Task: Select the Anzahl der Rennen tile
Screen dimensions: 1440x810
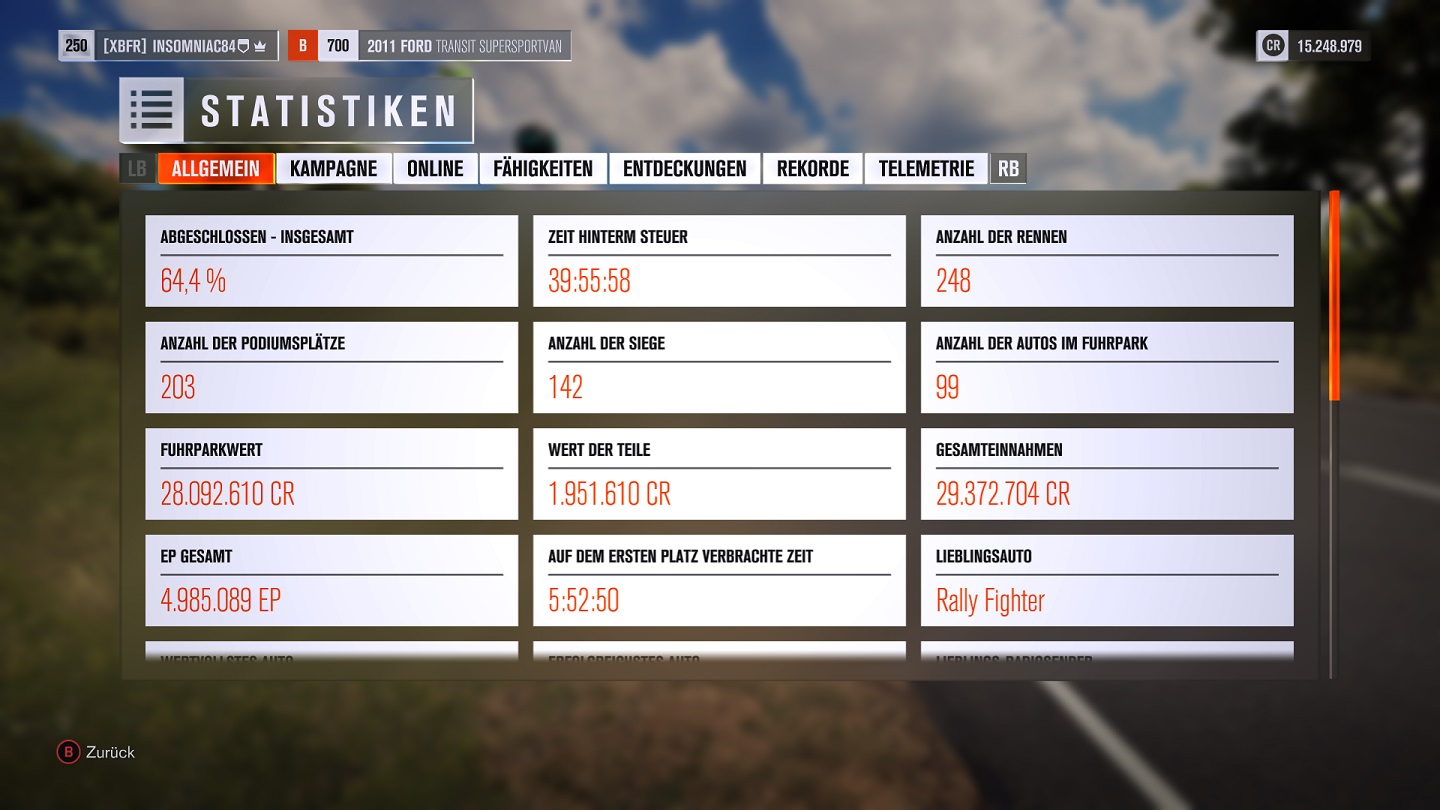Action: 1107,261
